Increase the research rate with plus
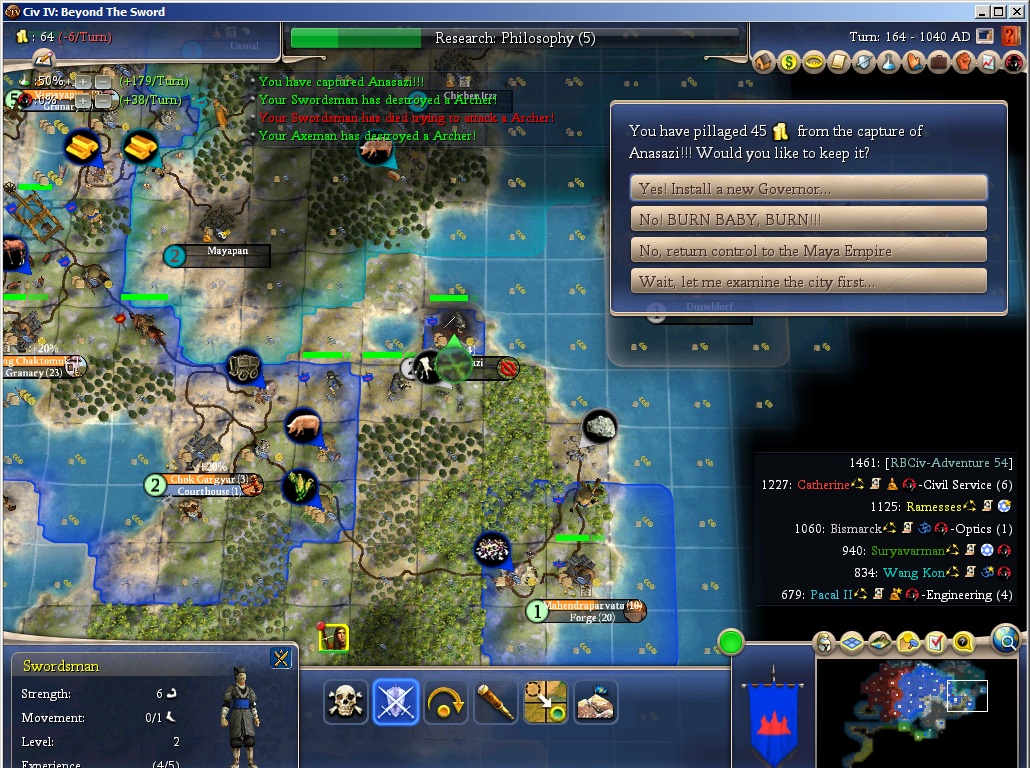This screenshot has height=768, width=1030. click(x=84, y=81)
